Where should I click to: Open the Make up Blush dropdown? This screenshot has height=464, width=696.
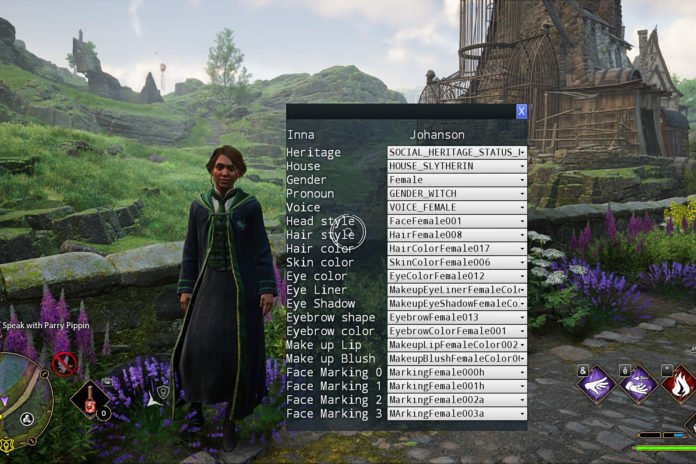[x=456, y=358]
